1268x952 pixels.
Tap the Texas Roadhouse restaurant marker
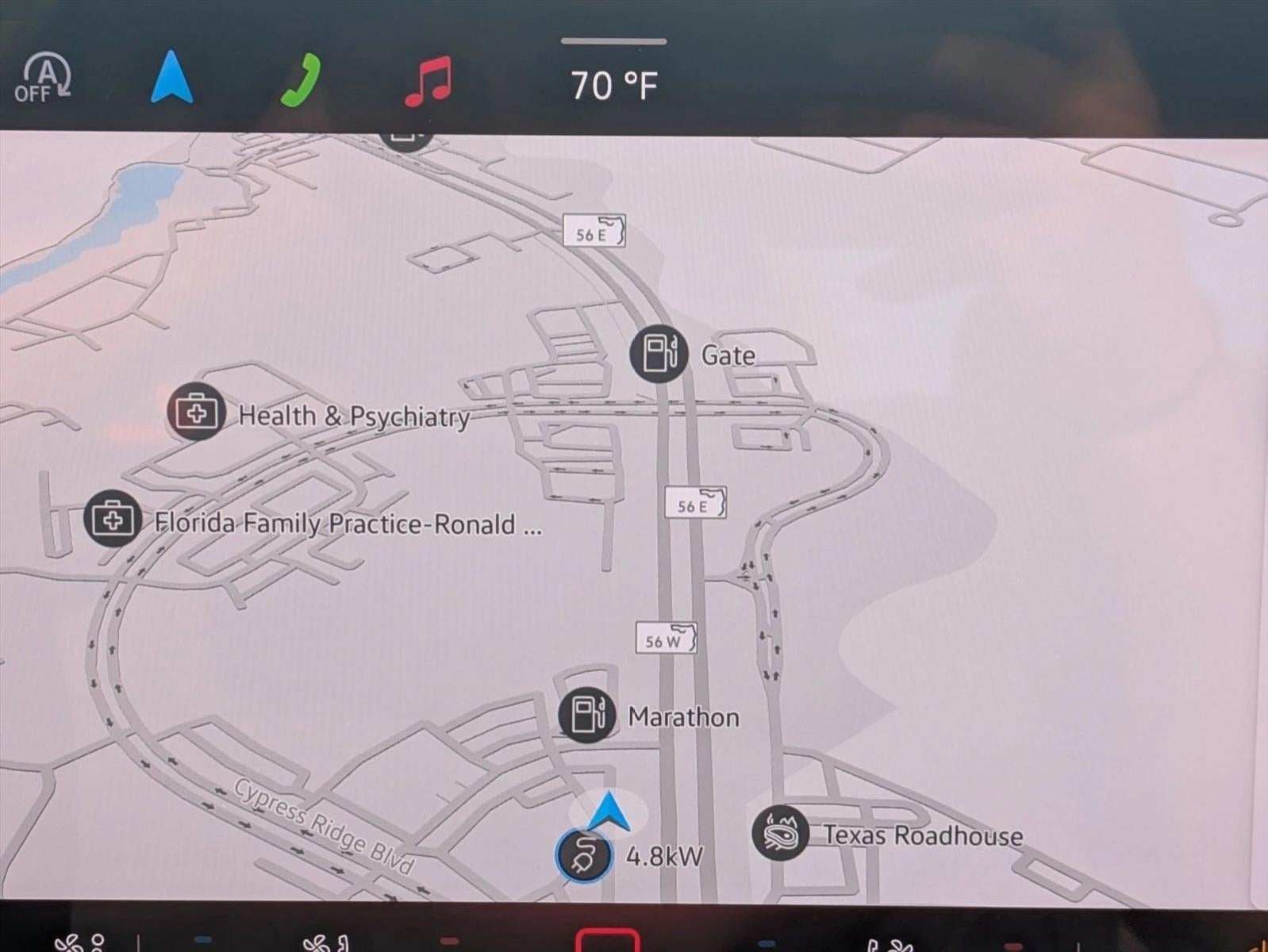click(780, 833)
